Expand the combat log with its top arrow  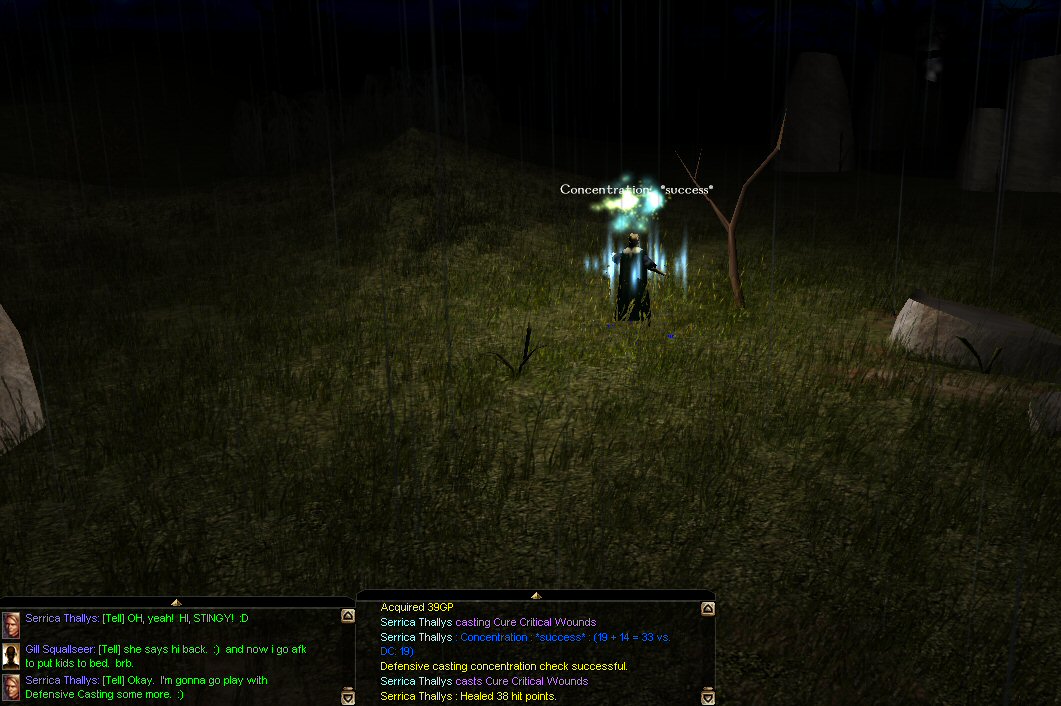coord(536,595)
